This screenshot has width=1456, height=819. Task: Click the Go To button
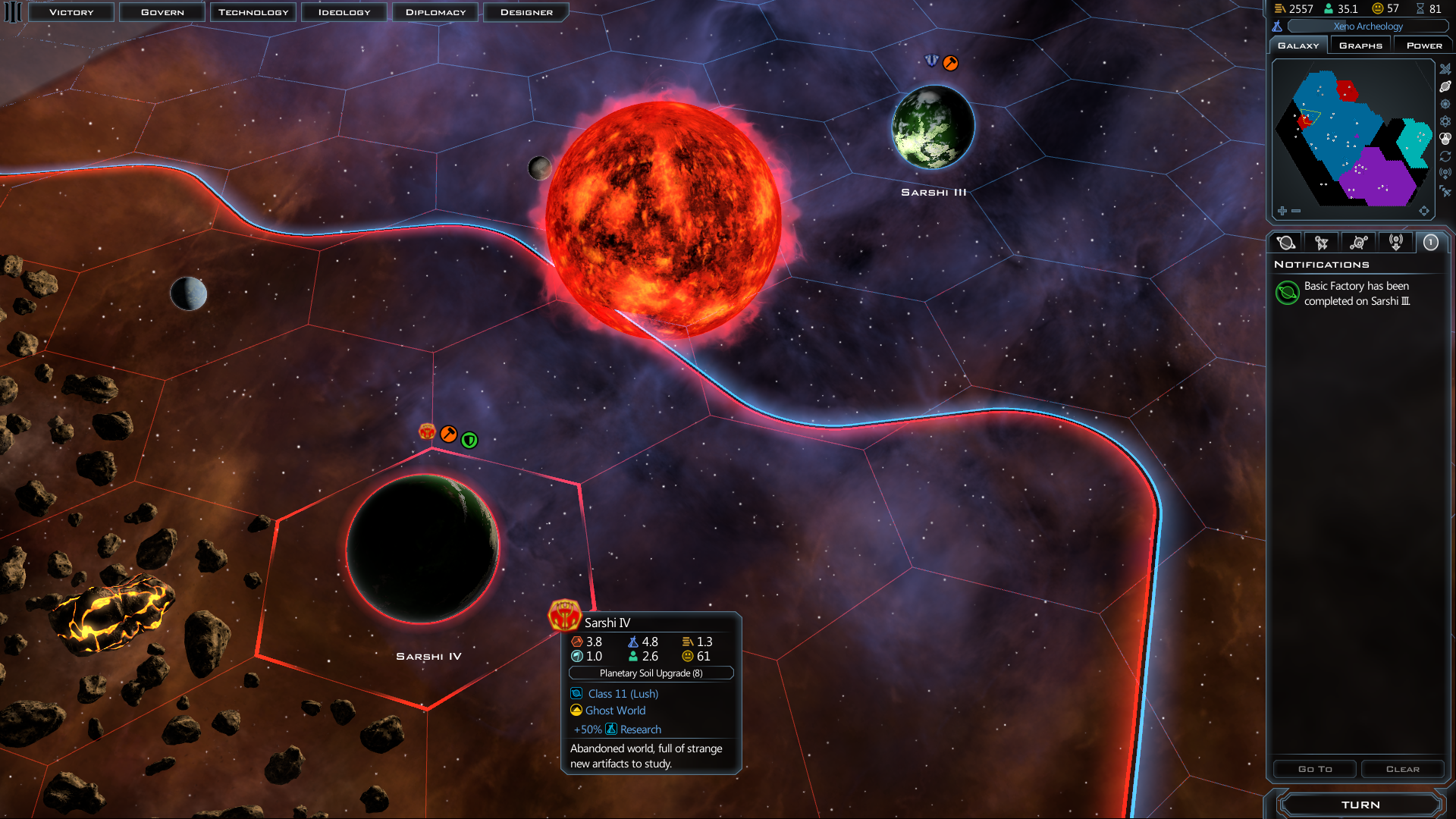(x=1315, y=769)
